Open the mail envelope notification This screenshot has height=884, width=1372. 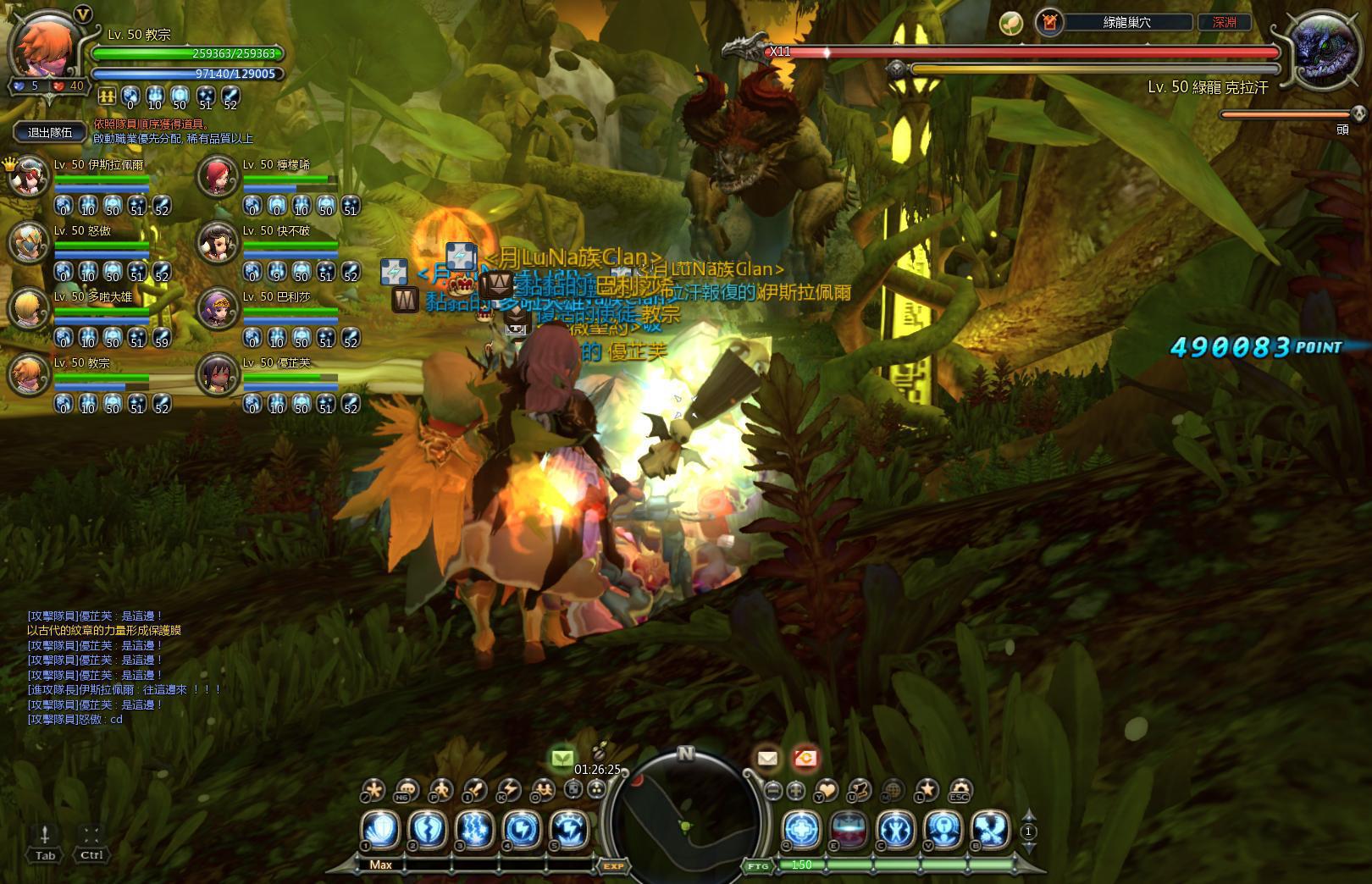coord(767,759)
